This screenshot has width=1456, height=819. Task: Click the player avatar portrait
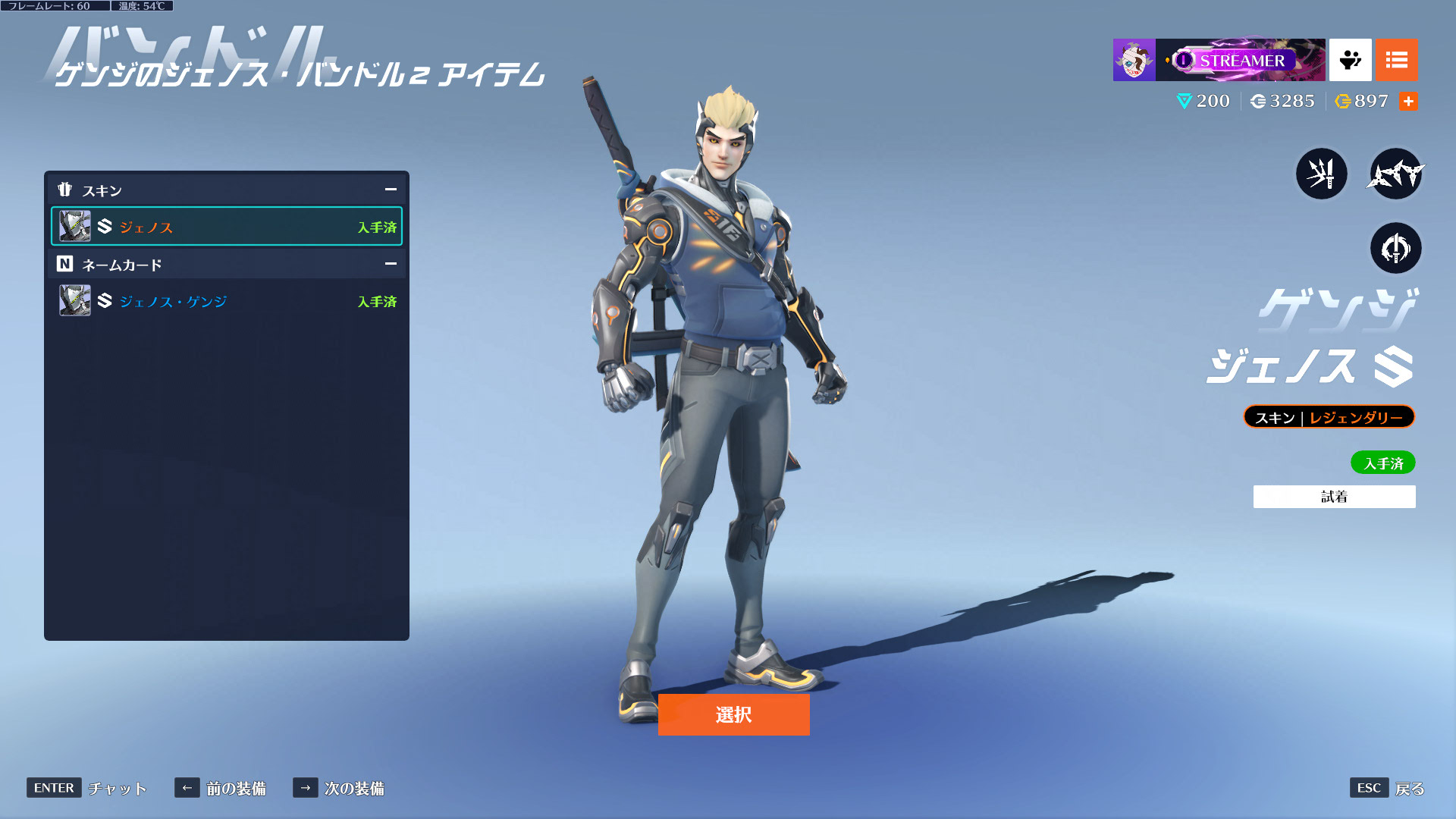pyautogui.click(x=1134, y=60)
